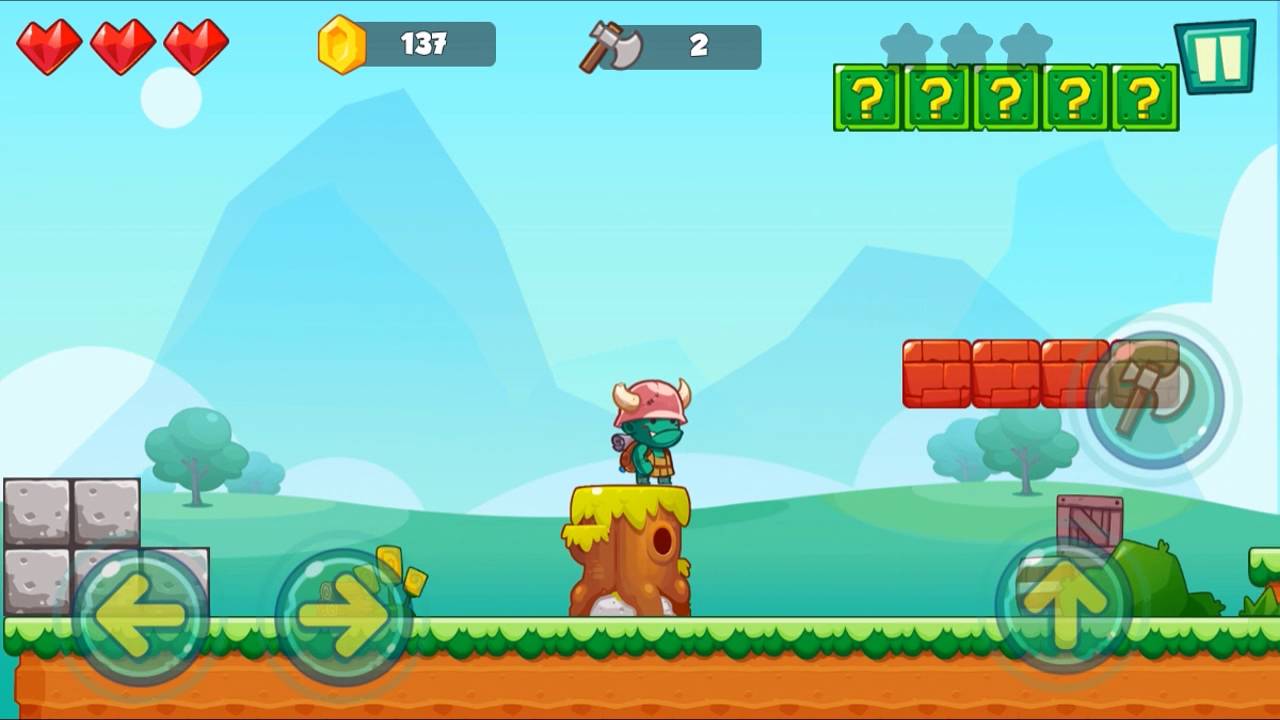The image size is (1280, 720).
Task: Click the player character wearing viking helmet
Action: coord(648,435)
